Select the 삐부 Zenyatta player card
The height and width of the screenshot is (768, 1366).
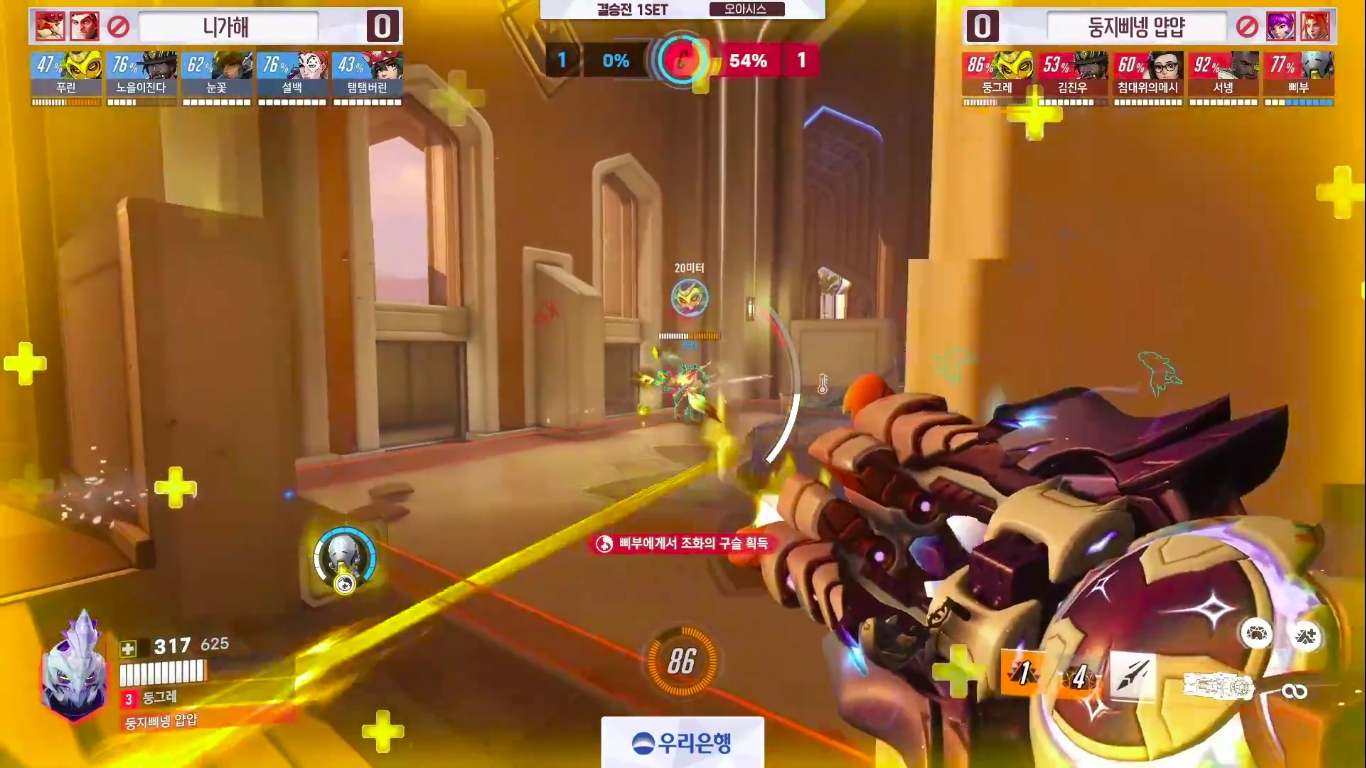(1298, 75)
